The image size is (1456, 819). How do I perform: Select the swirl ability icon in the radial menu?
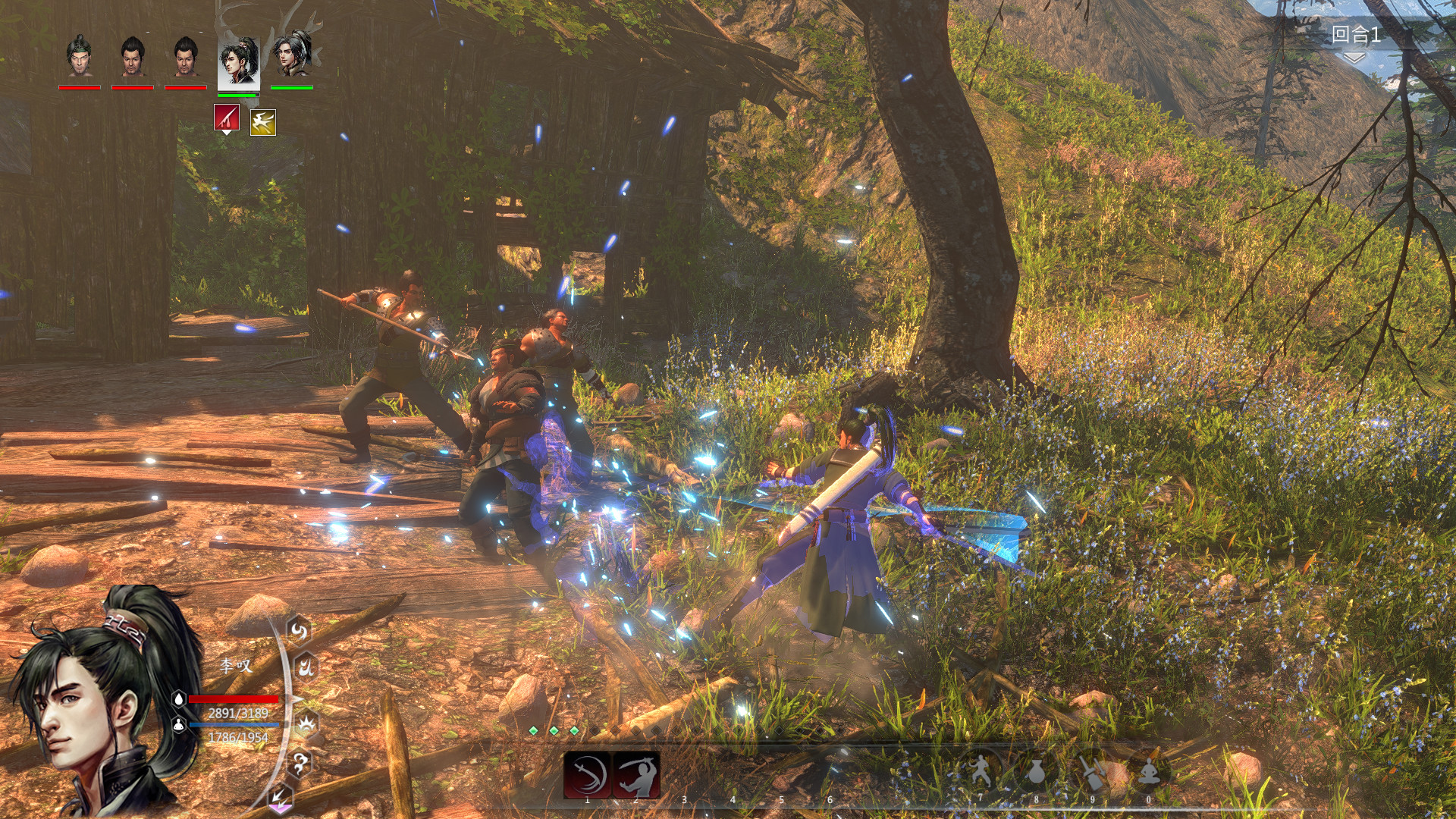click(298, 631)
